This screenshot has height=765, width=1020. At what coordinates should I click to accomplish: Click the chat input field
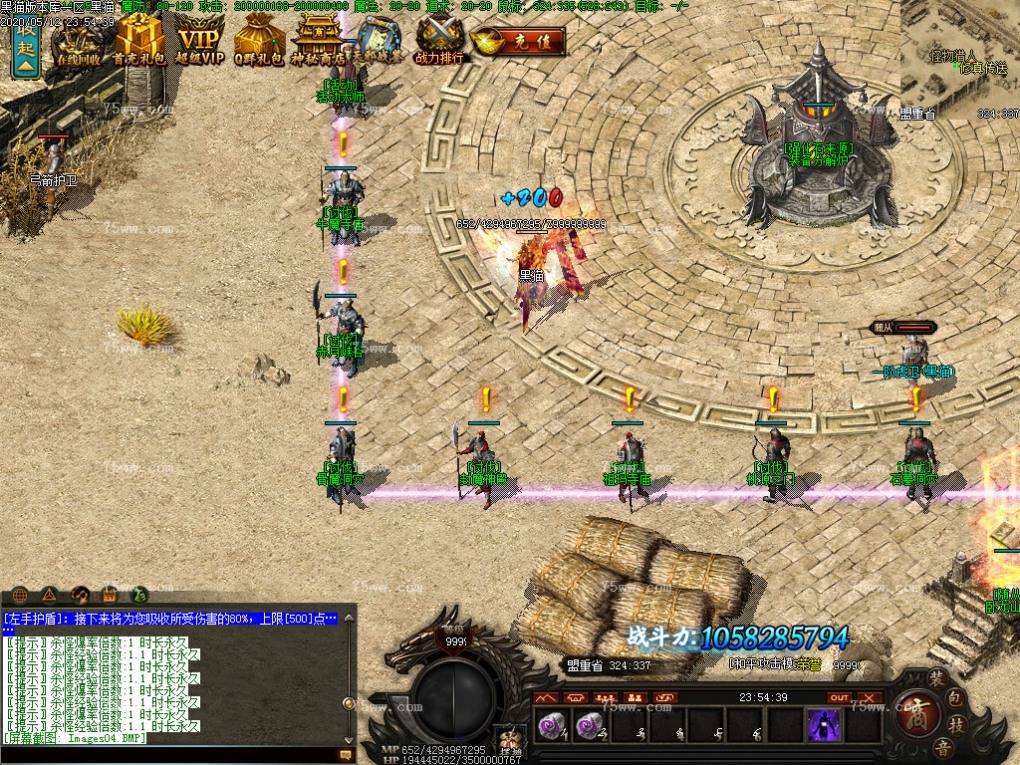(x=170, y=754)
